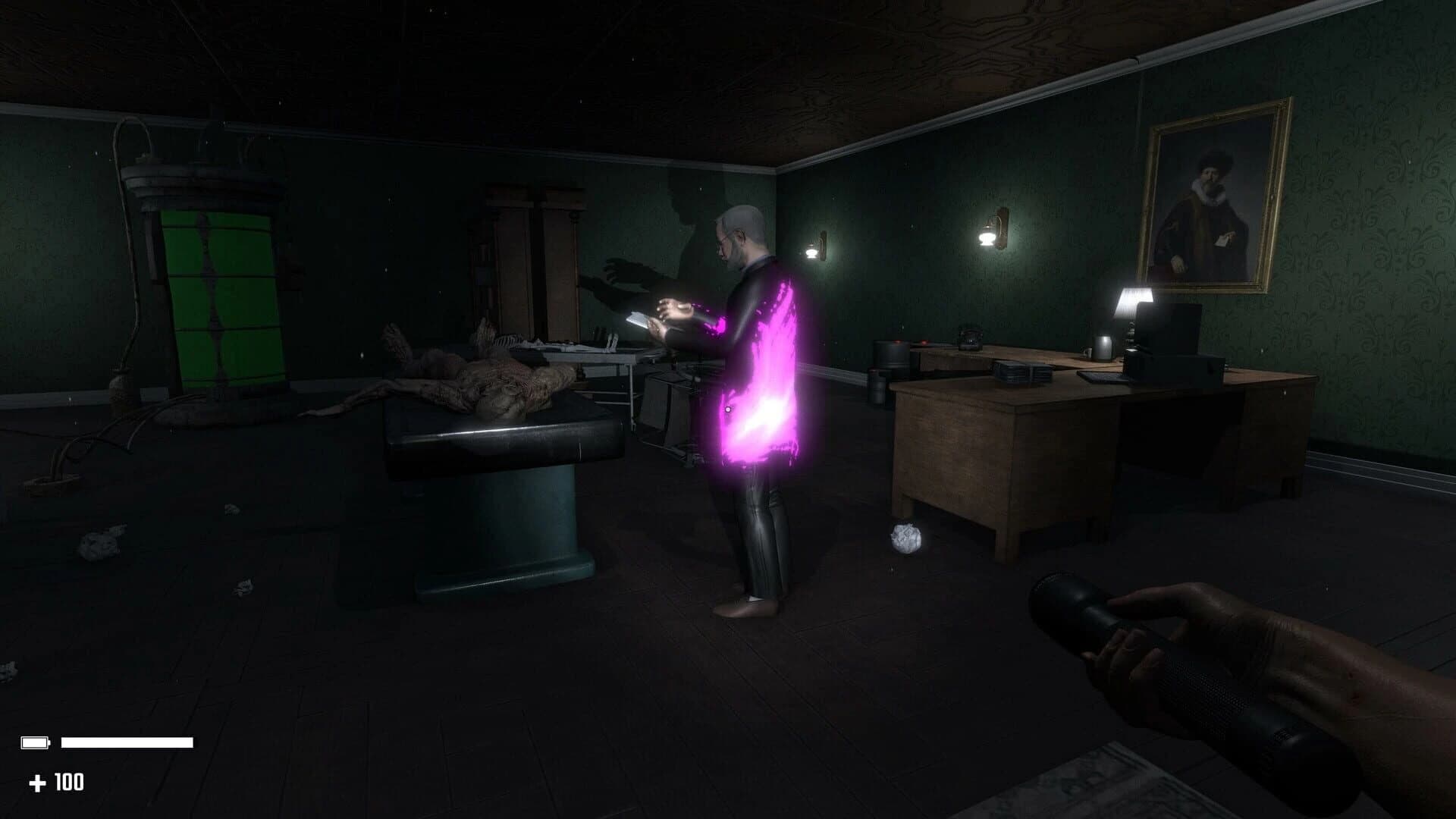Select the glowing pink ghost figure

tap(751, 379)
